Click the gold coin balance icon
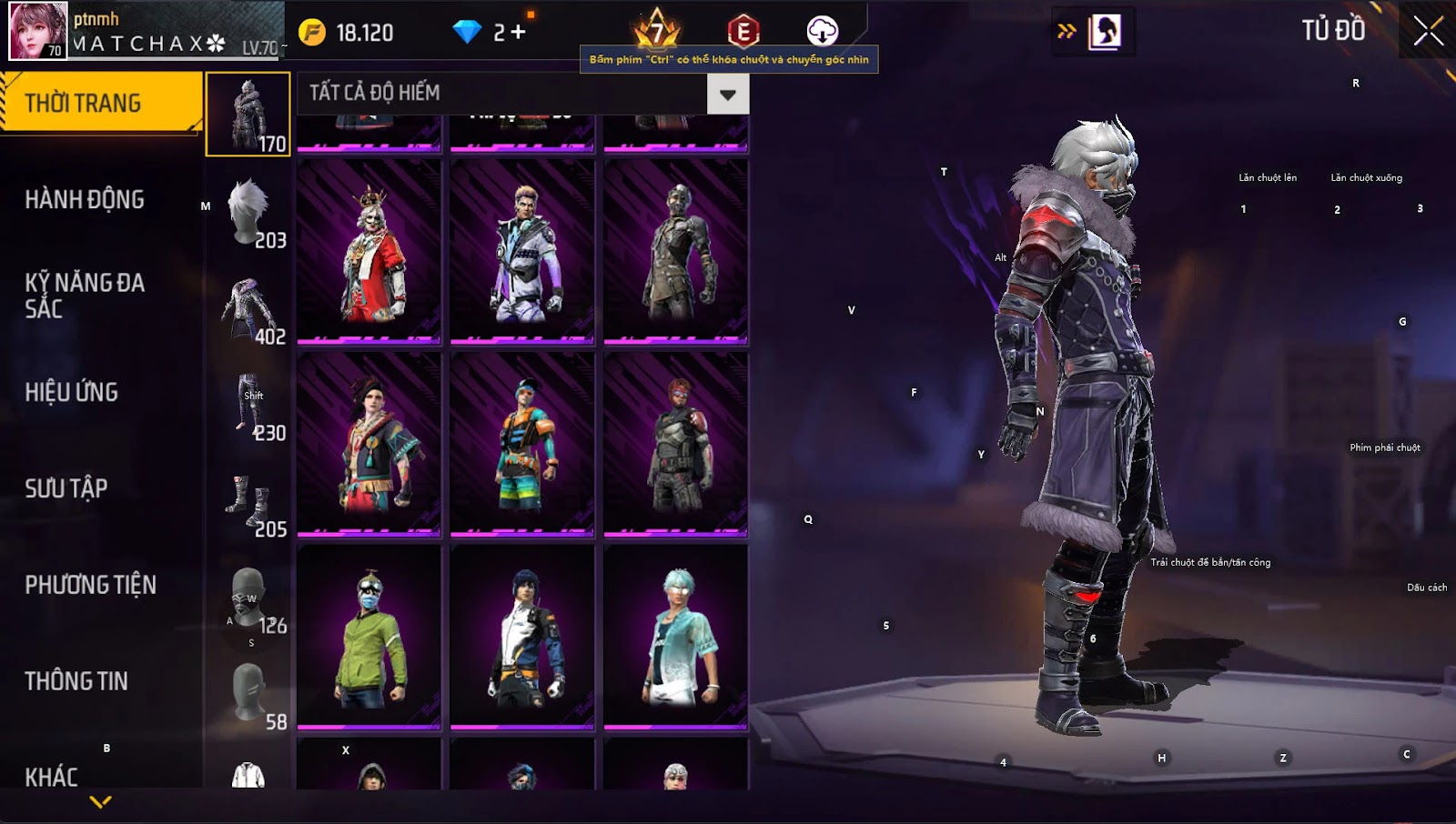 312,33
